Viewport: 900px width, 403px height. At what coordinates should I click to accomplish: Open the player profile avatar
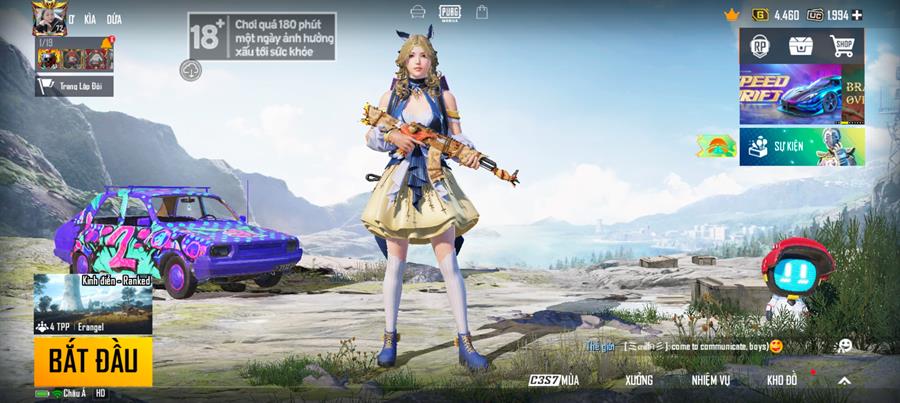coord(48,17)
